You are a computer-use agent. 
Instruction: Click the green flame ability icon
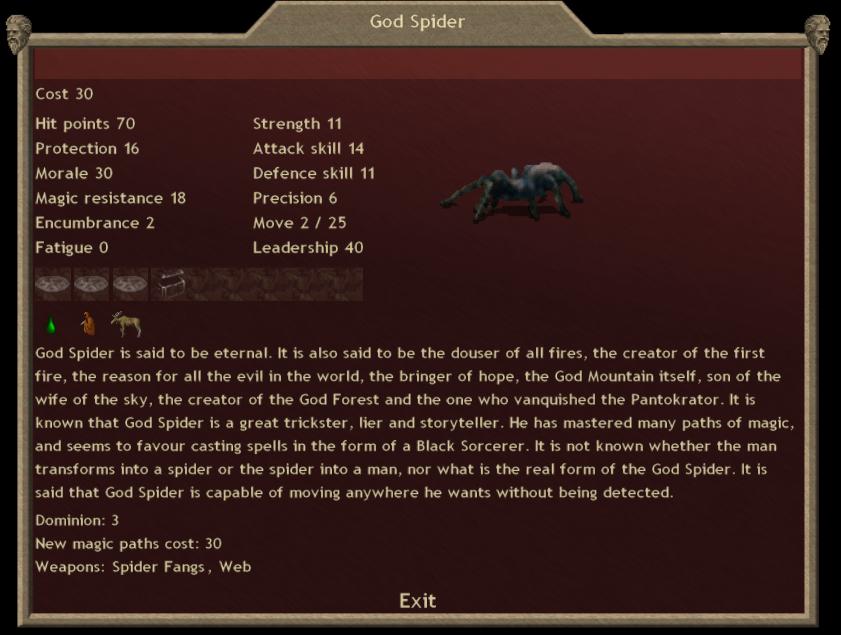(x=50, y=324)
